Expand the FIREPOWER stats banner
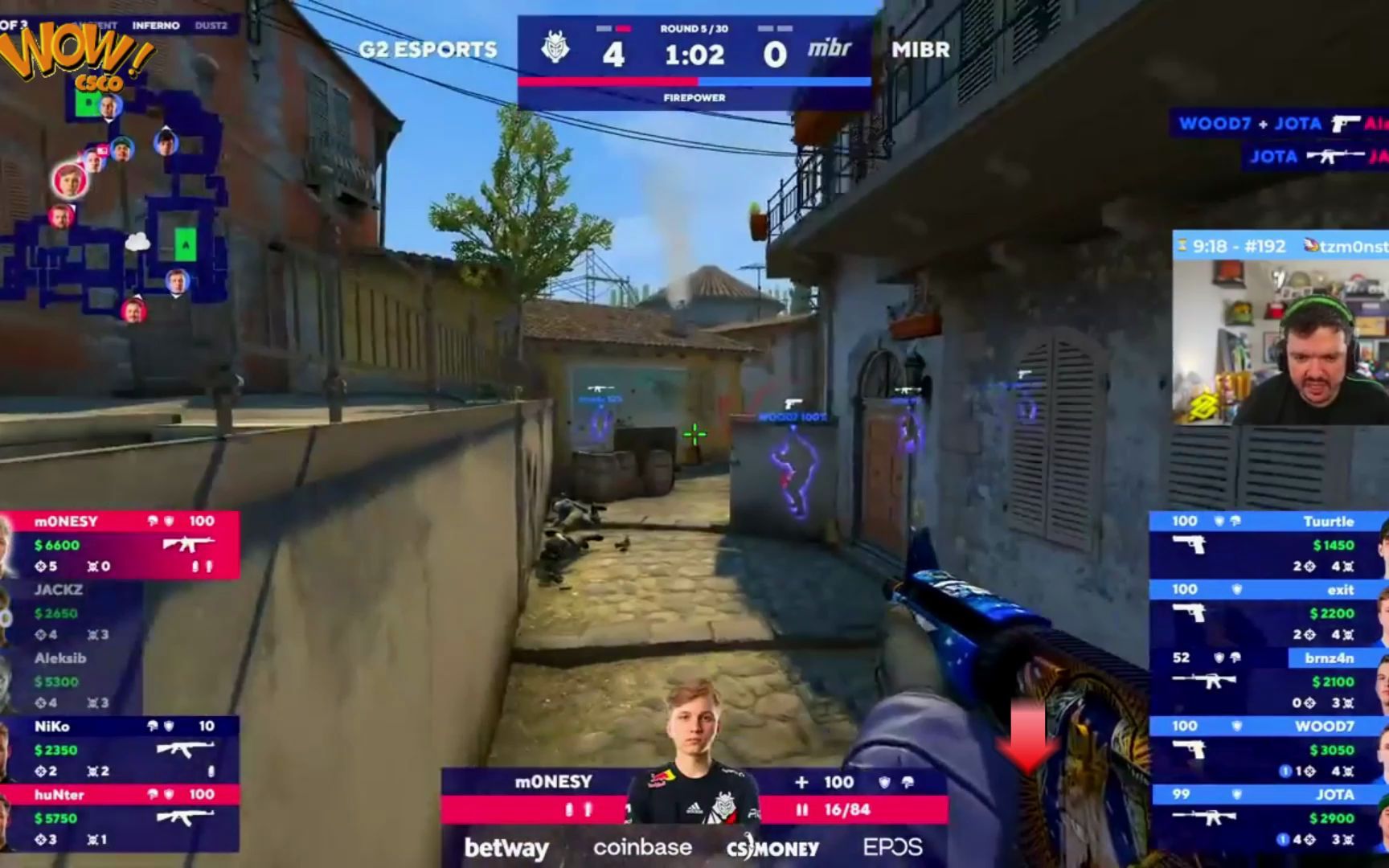The width and height of the screenshot is (1389, 868). pos(694,97)
